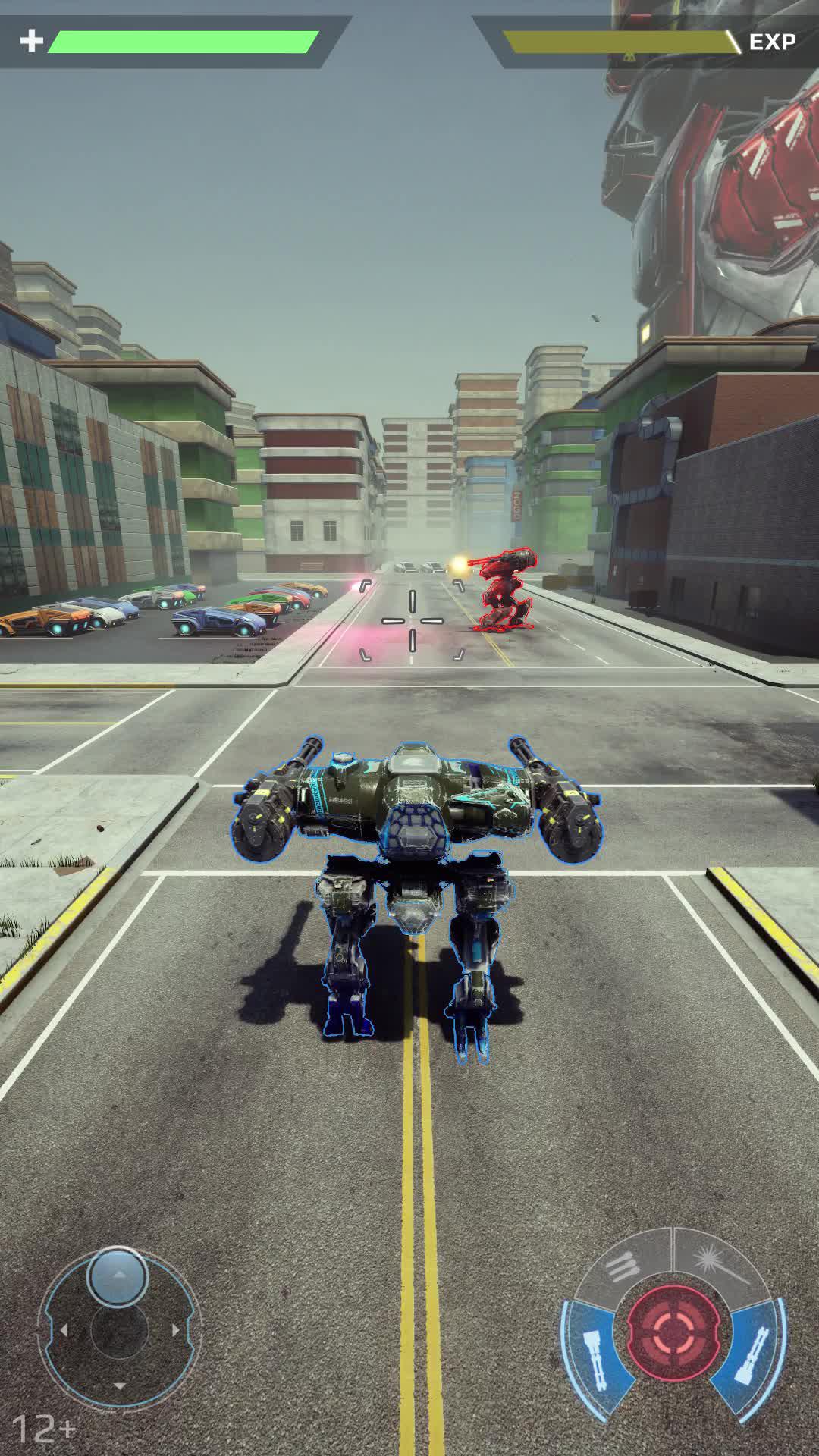Tap the blue joystick thumb knob
Screen dimensions: 819x1456
tap(118, 1277)
